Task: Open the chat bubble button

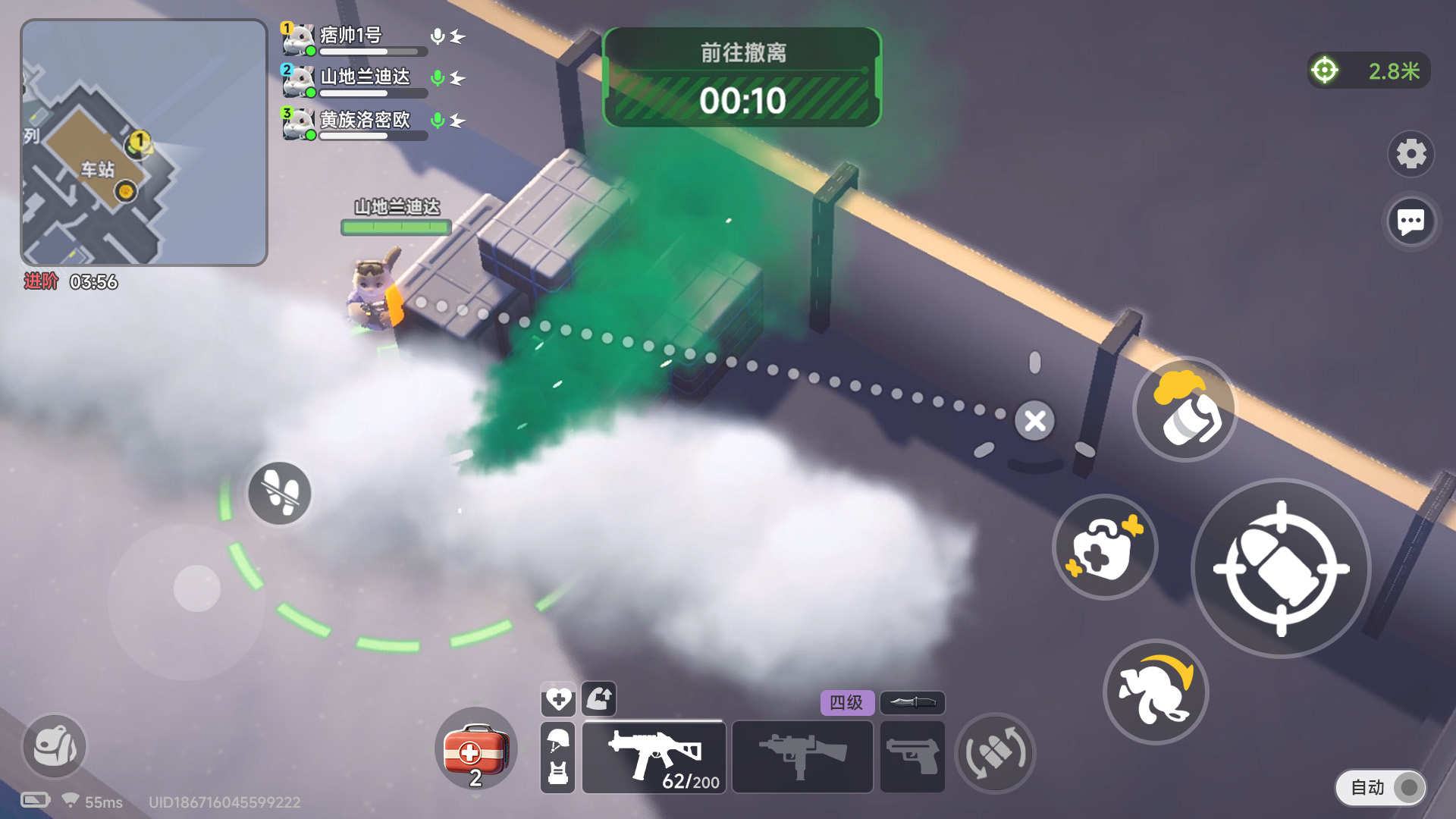Action: (x=1410, y=222)
